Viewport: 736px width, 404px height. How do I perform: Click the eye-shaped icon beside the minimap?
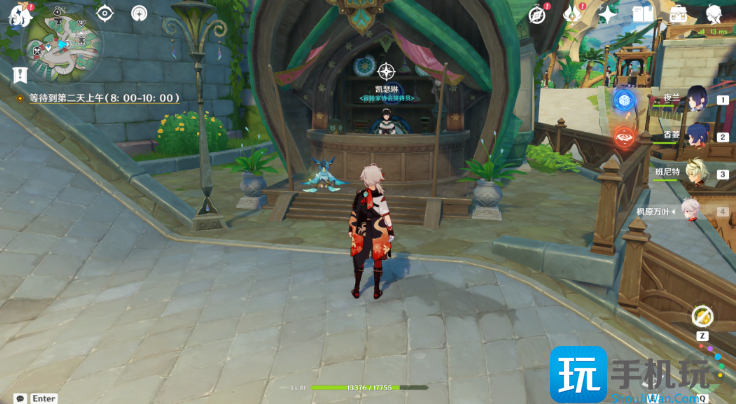pos(104,13)
